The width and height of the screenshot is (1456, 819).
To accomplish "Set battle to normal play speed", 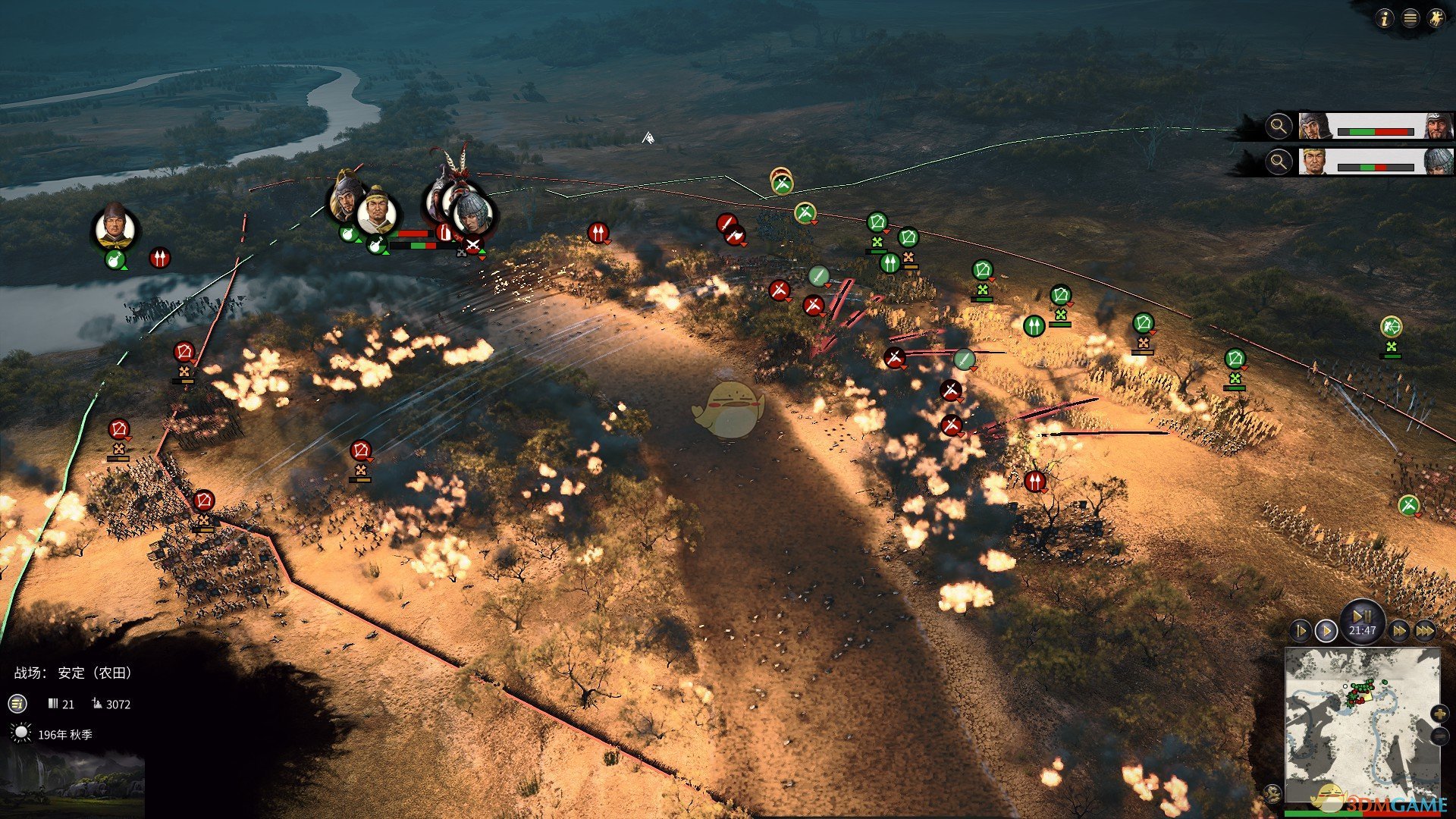I will [x=1326, y=631].
